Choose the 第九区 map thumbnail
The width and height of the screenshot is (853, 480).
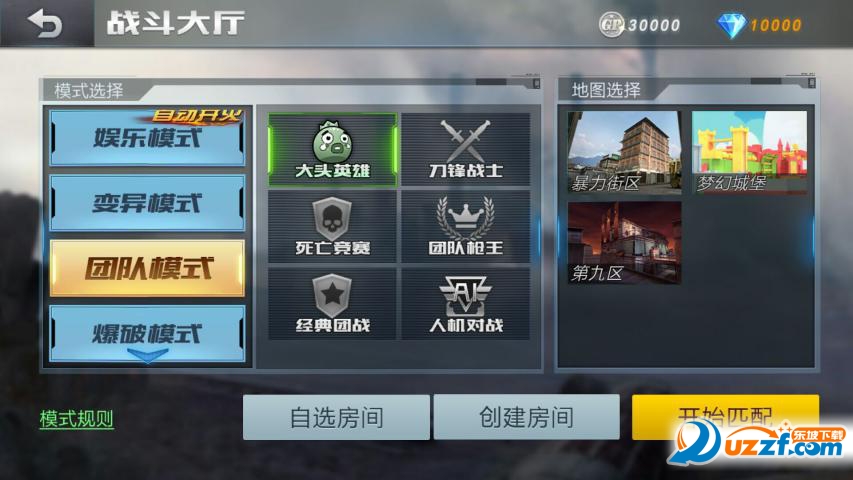[625, 242]
